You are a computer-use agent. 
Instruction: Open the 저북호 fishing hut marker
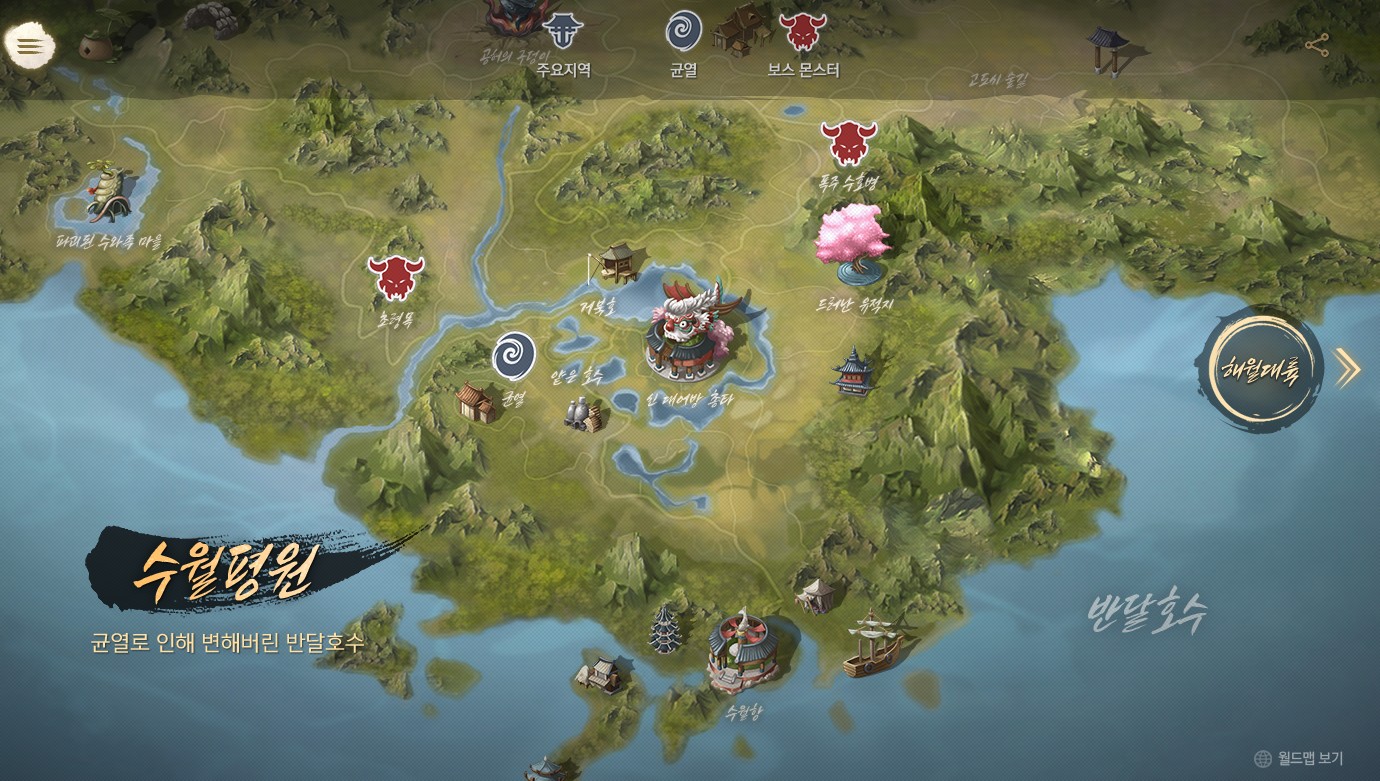point(616,262)
